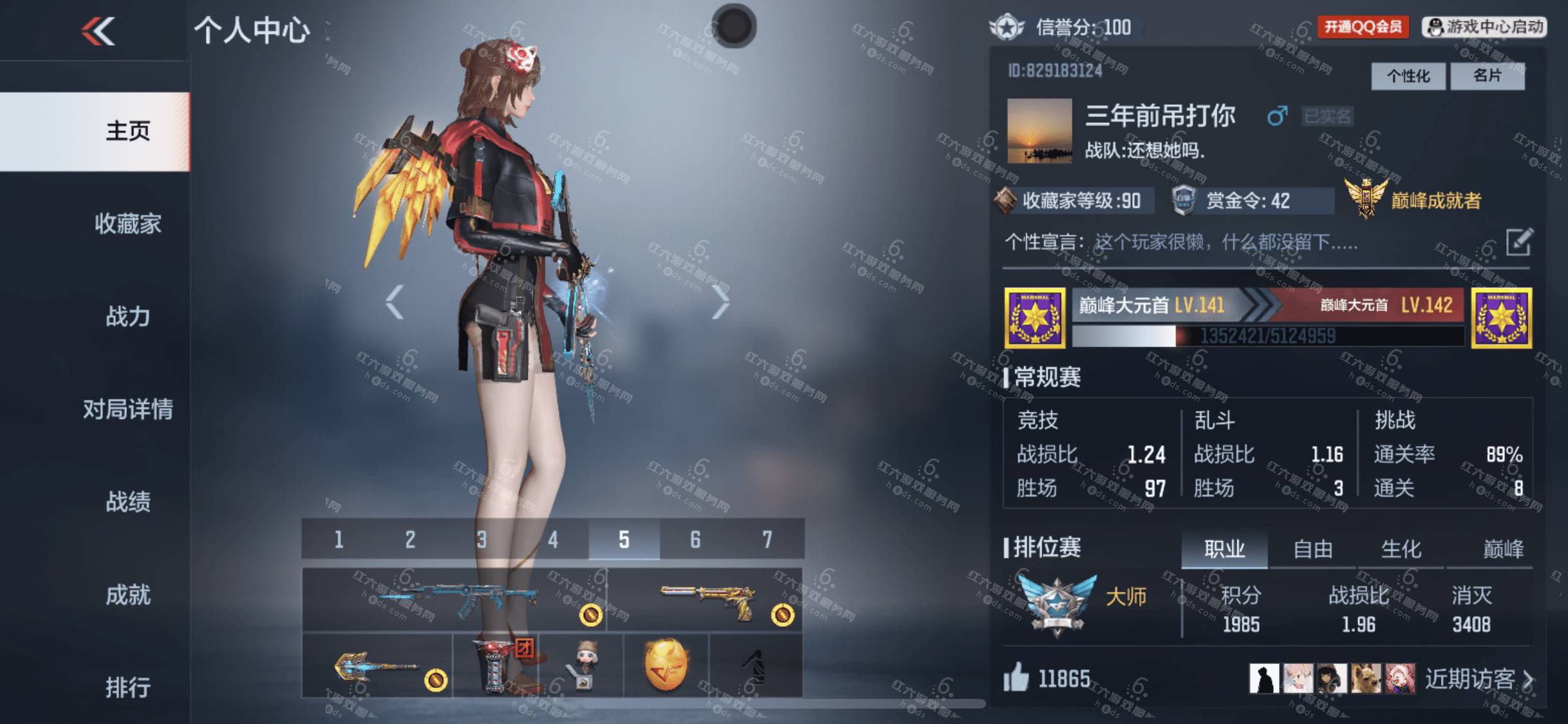Open the 名片 card button
Screen dimensions: 1568x724
point(1487,77)
